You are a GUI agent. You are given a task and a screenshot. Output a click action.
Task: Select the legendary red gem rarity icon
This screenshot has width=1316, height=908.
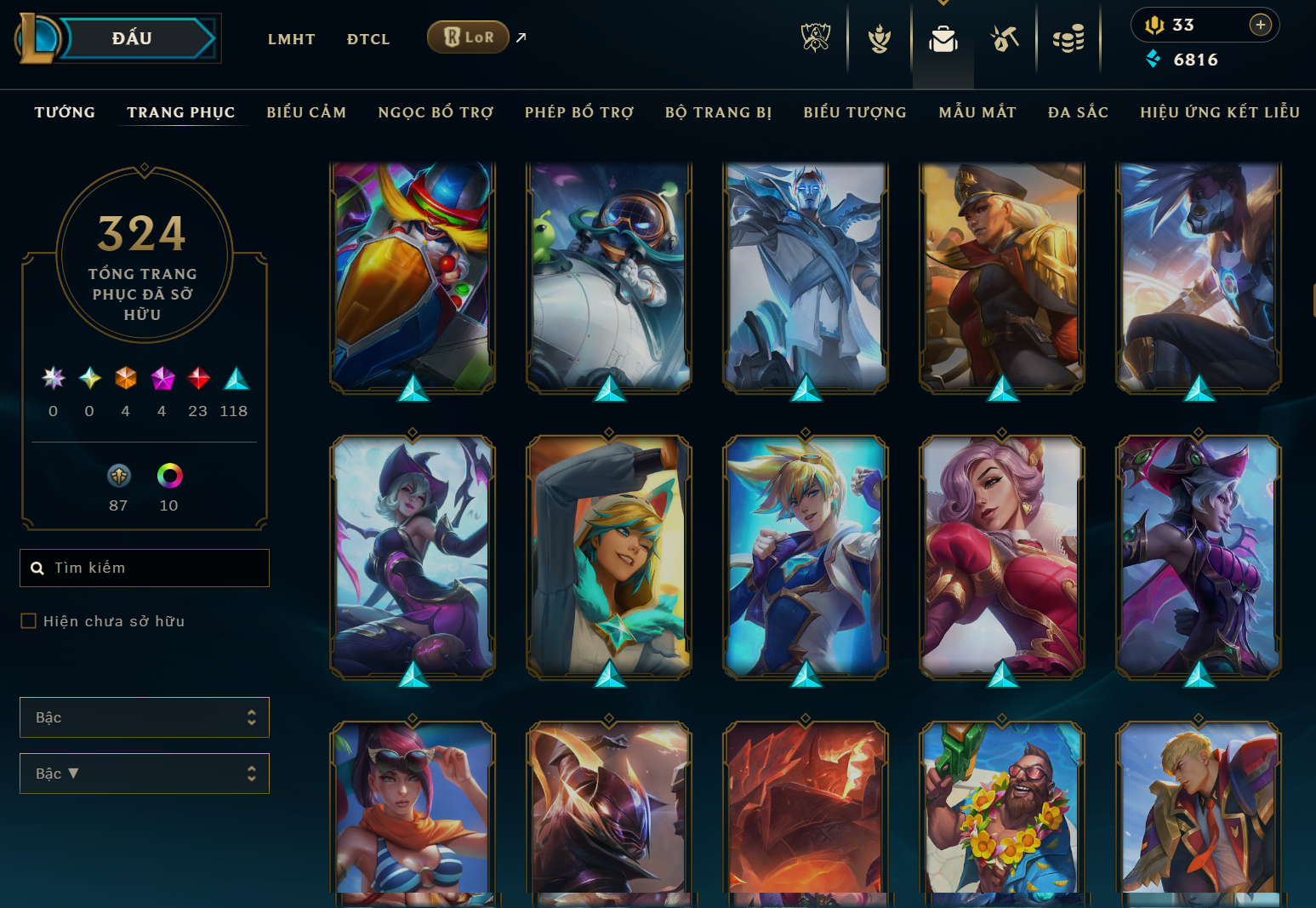click(x=198, y=379)
